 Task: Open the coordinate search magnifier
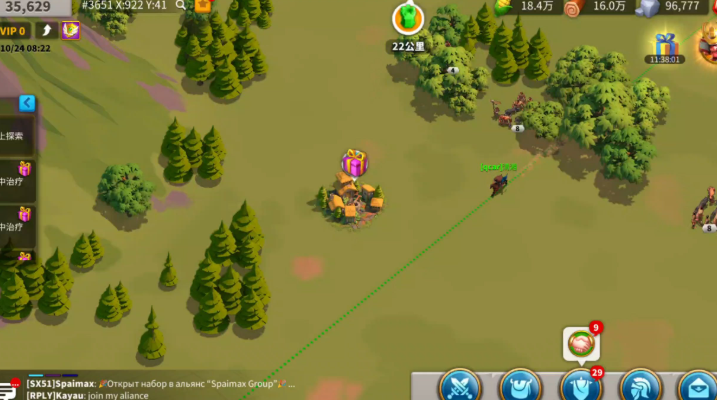point(181,5)
